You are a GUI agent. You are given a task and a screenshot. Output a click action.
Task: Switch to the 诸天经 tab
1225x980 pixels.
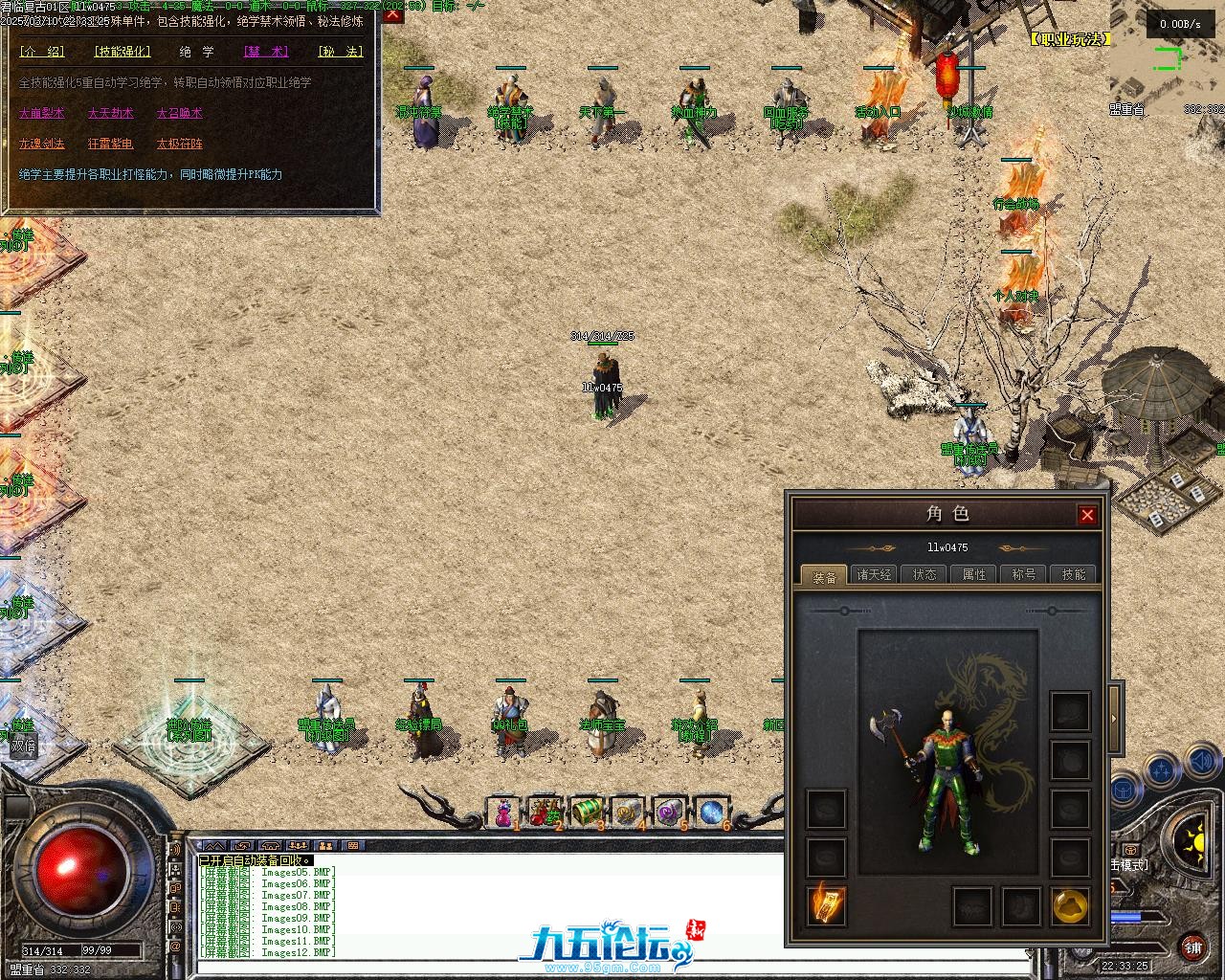(x=874, y=575)
